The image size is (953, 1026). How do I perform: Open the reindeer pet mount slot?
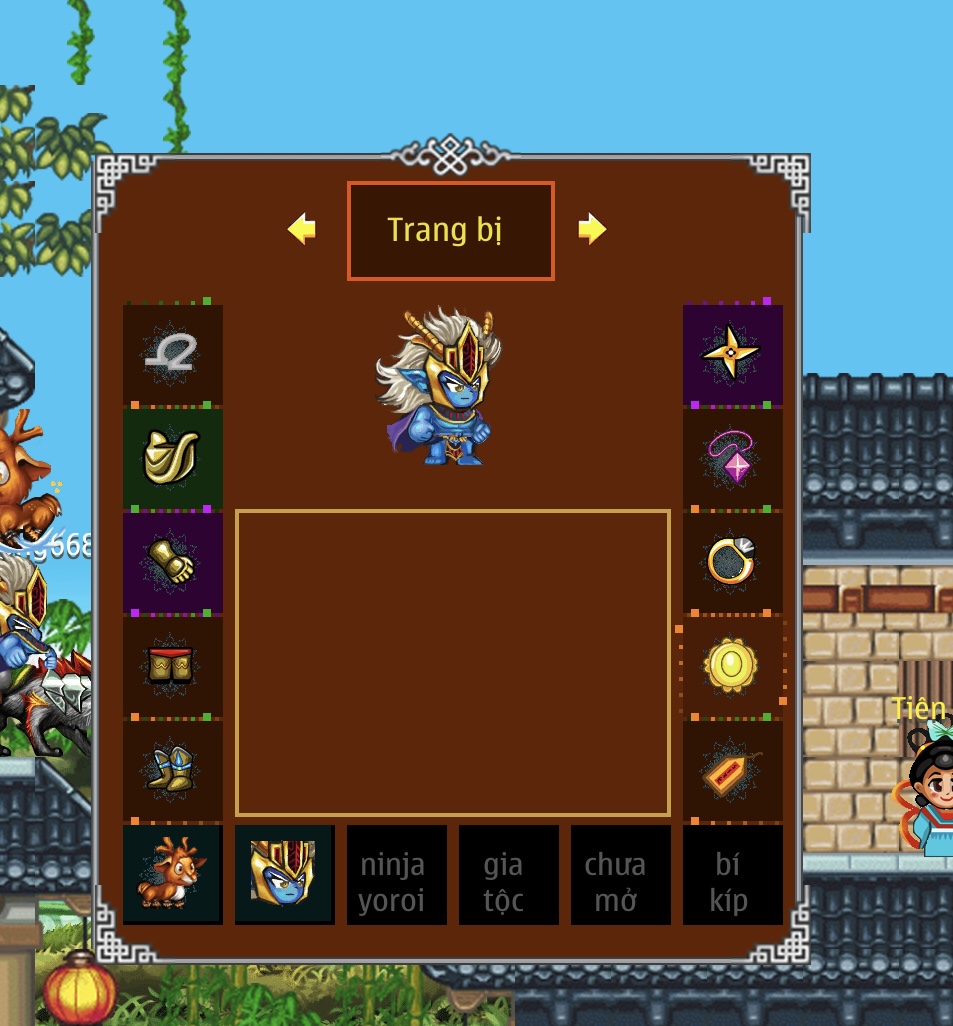[x=172, y=874]
